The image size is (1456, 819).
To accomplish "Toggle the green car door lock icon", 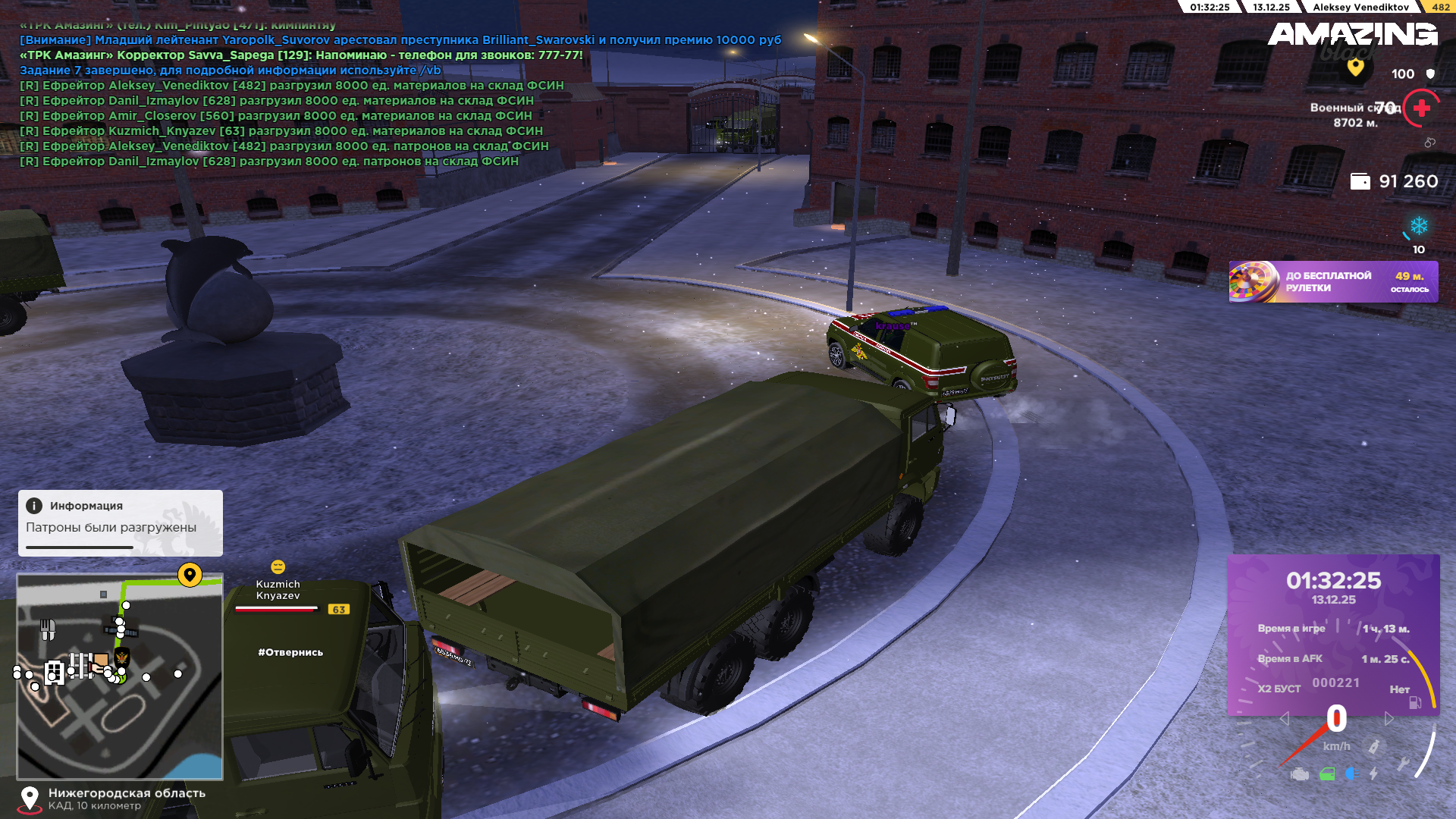I will [x=1327, y=774].
